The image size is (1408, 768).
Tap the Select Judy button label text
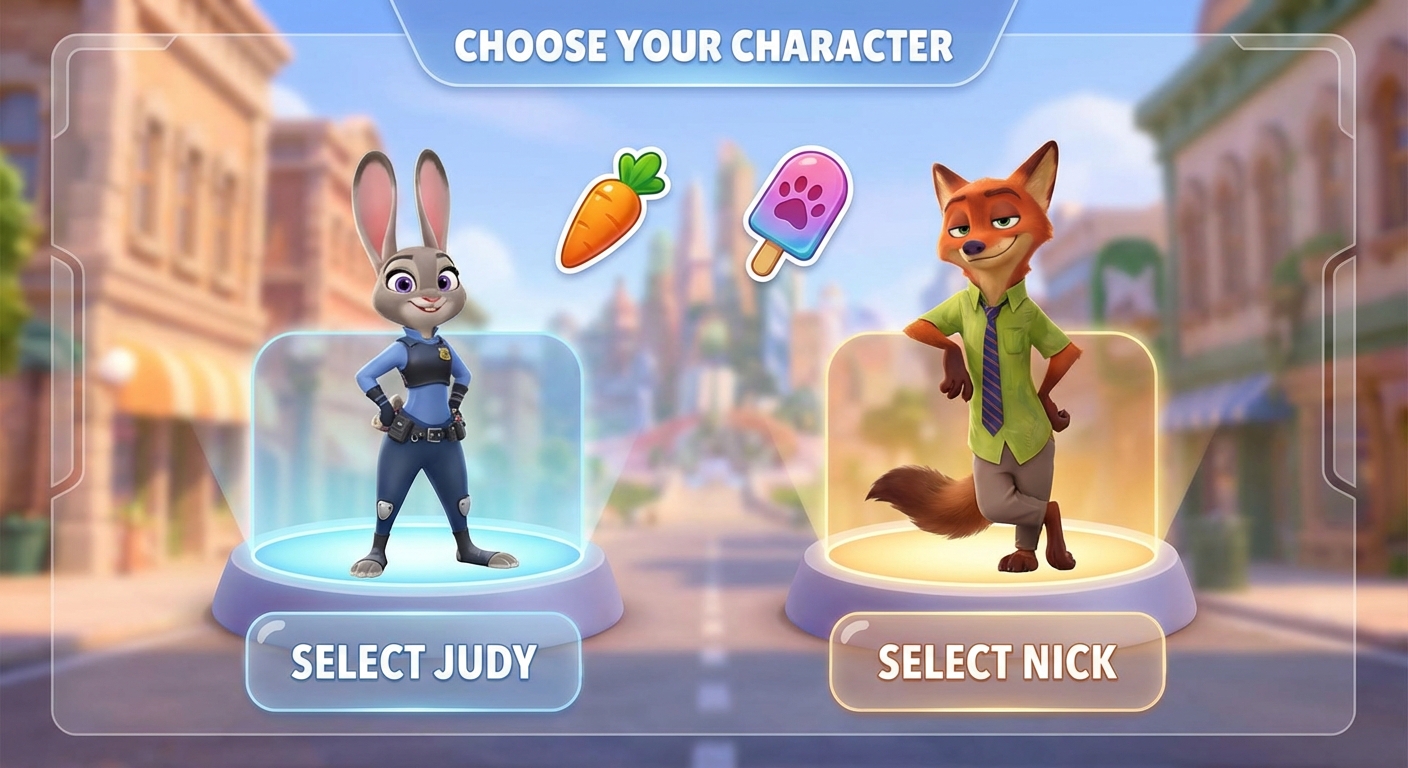(413, 660)
